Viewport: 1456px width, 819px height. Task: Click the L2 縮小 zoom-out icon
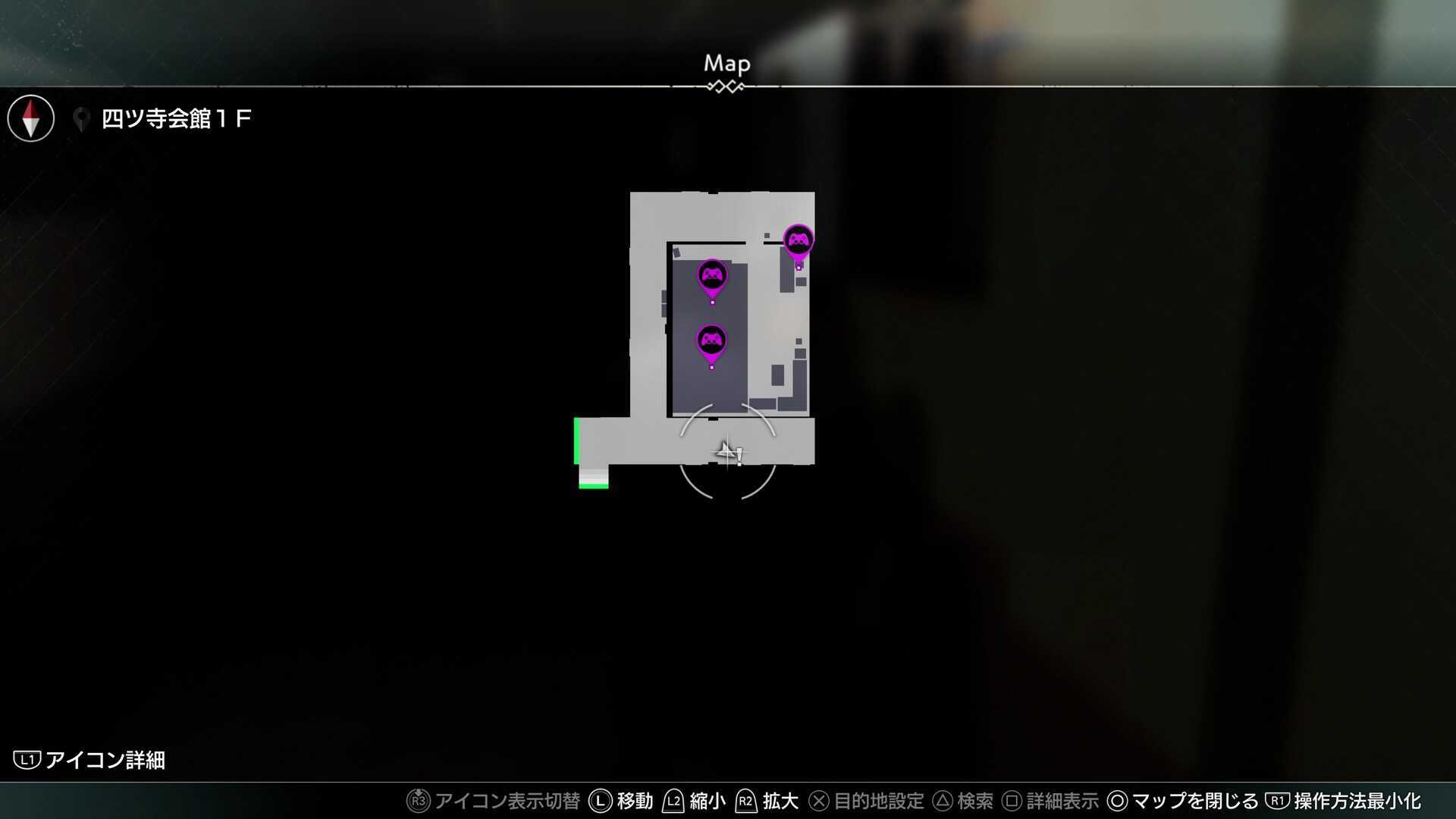click(673, 800)
